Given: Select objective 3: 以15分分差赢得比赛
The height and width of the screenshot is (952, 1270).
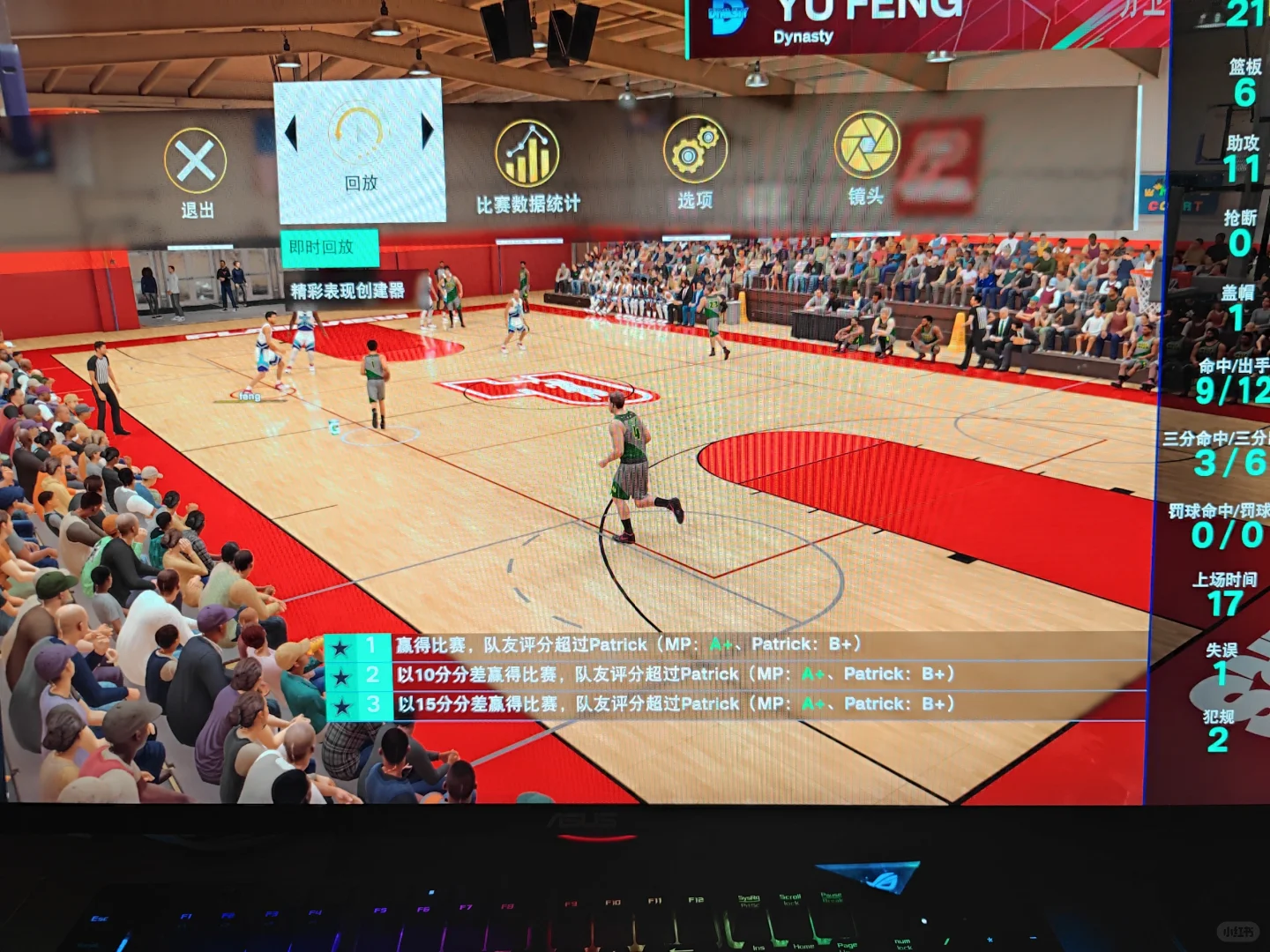Looking at the screenshot, I should 653,703.
